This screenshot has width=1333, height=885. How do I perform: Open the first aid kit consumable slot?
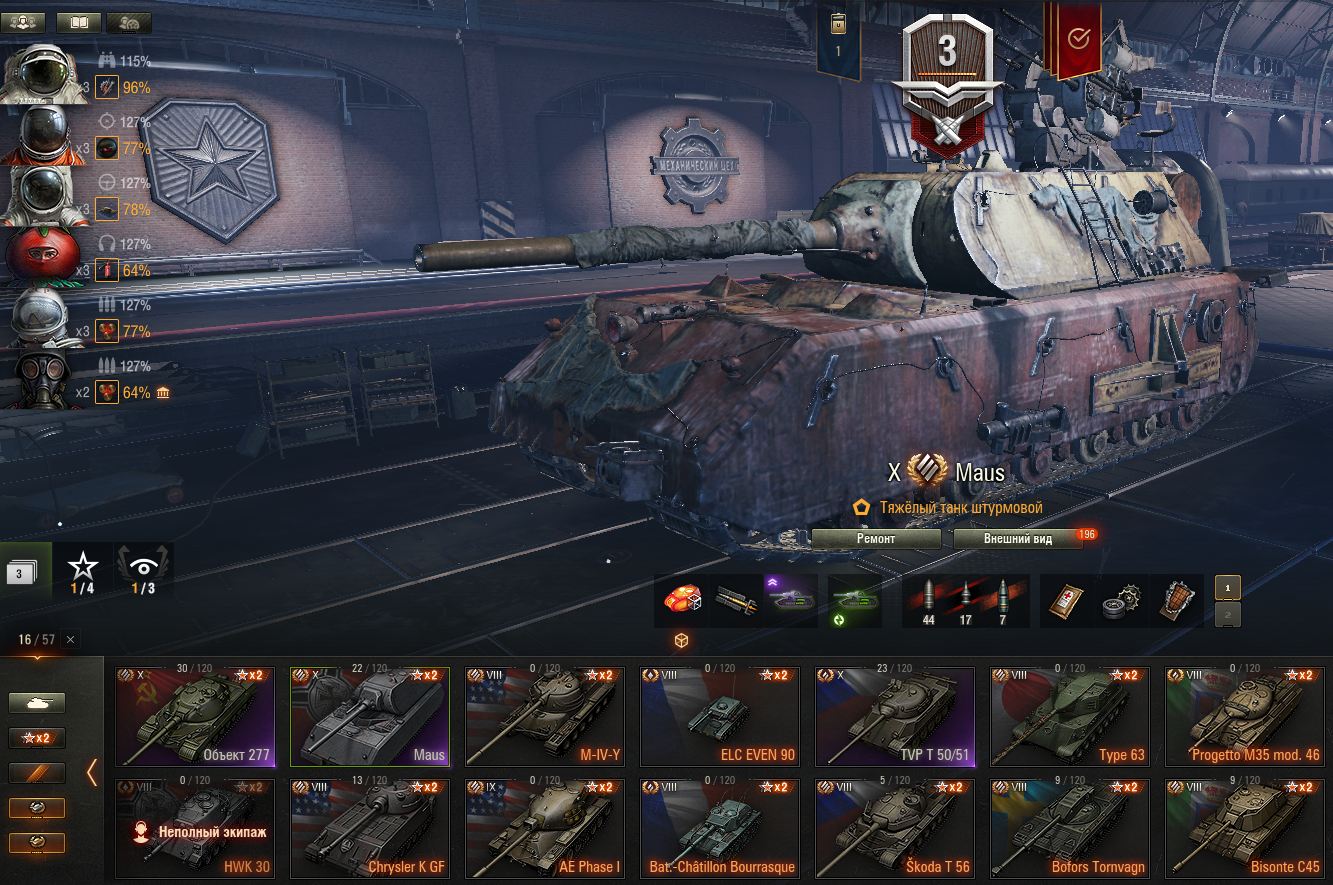tap(1064, 601)
